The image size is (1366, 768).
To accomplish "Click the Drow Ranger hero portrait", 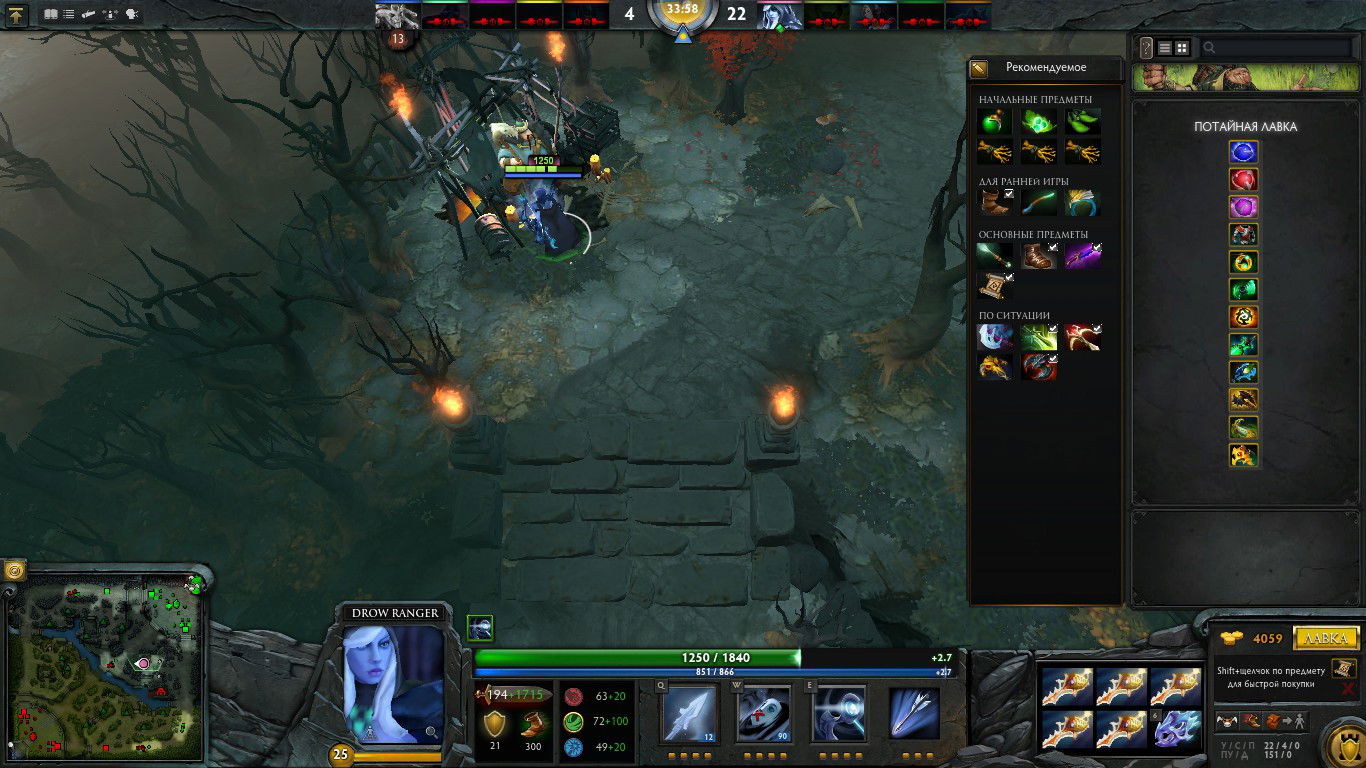I will click(393, 684).
